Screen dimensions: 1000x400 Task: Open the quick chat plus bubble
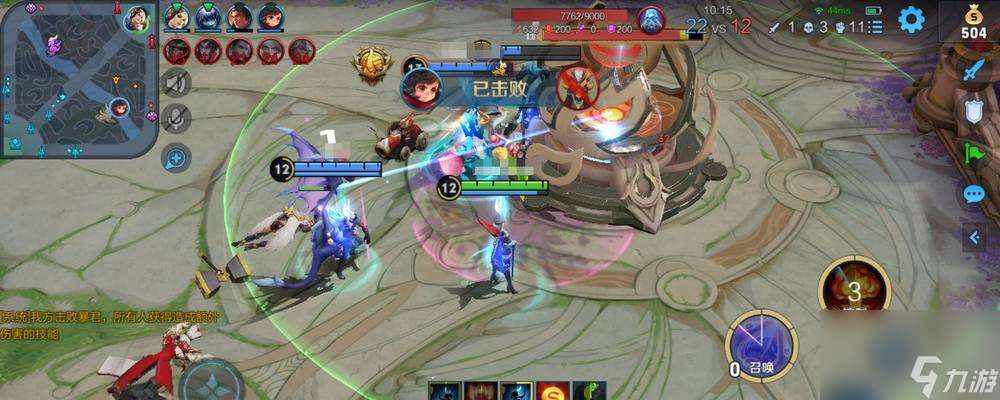[x=176, y=157]
